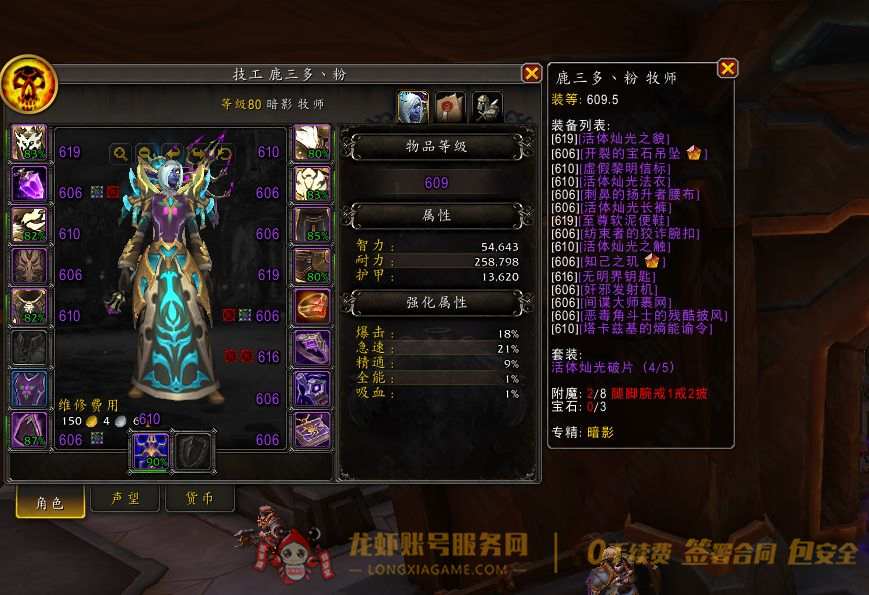869x595 pixels.
Task: Close the character info window
Action: click(x=531, y=73)
